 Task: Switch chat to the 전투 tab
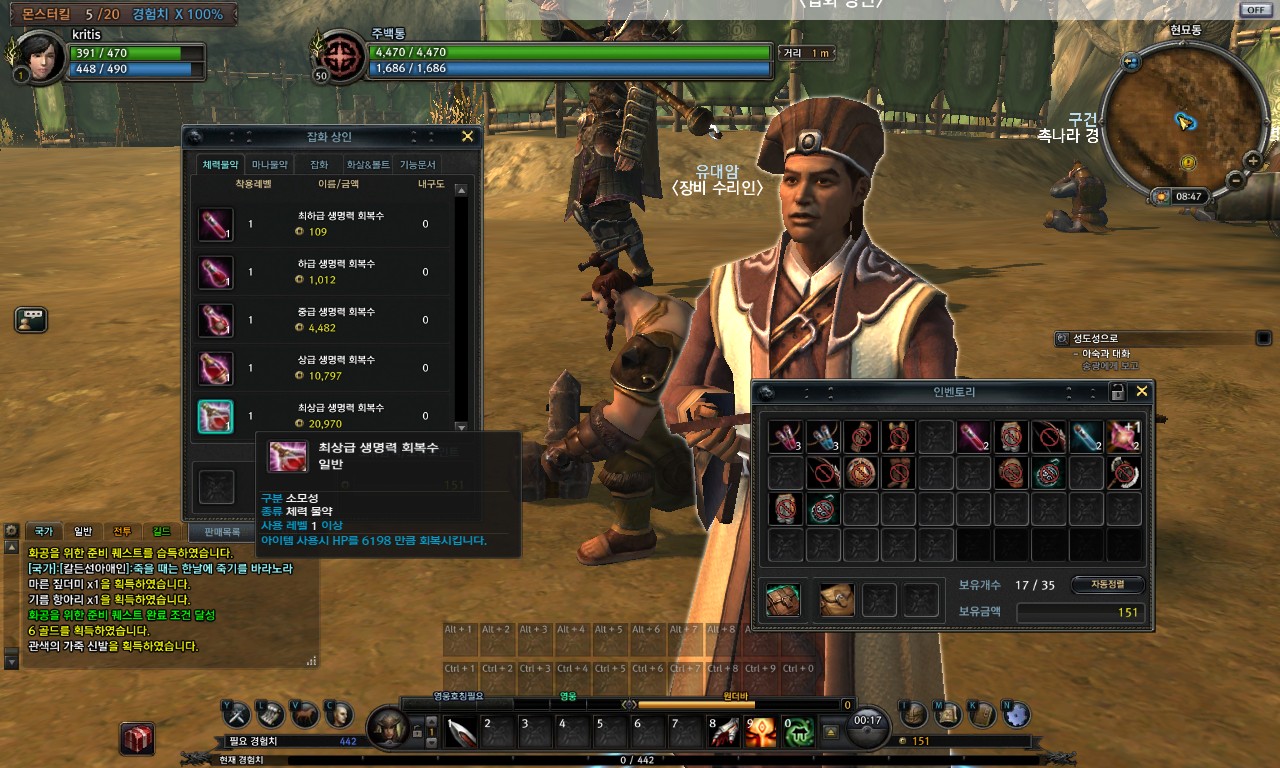tap(122, 531)
